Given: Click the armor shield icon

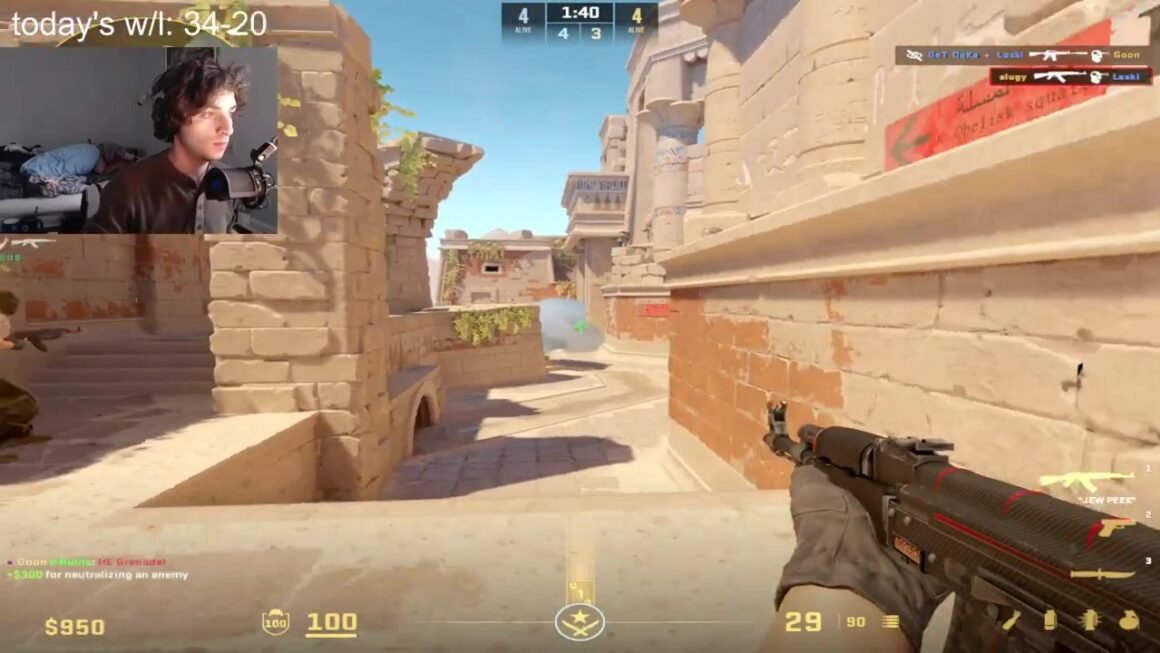Looking at the screenshot, I should point(275,622).
